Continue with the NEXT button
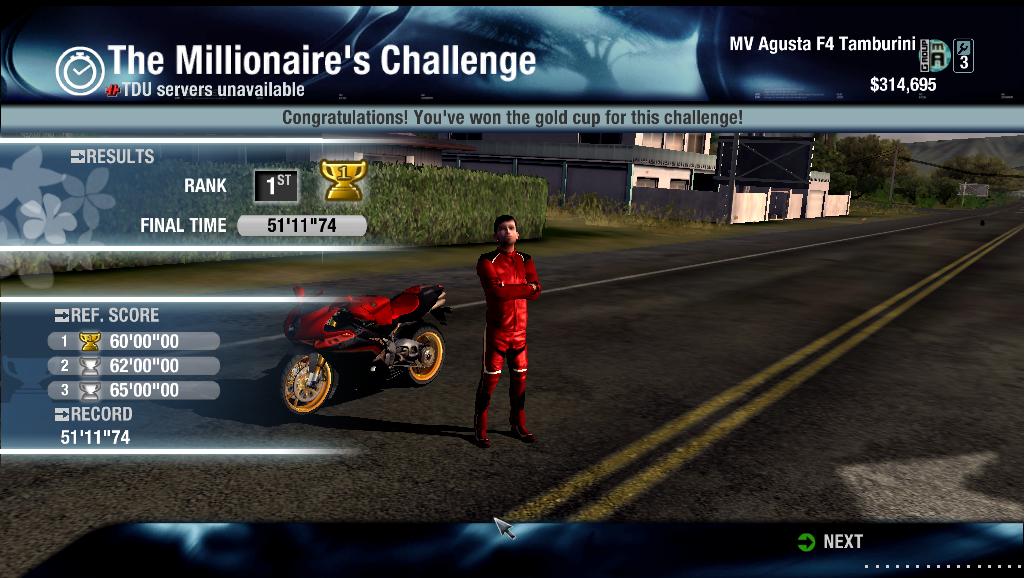Screen dimensions: 1025x578 point(831,541)
